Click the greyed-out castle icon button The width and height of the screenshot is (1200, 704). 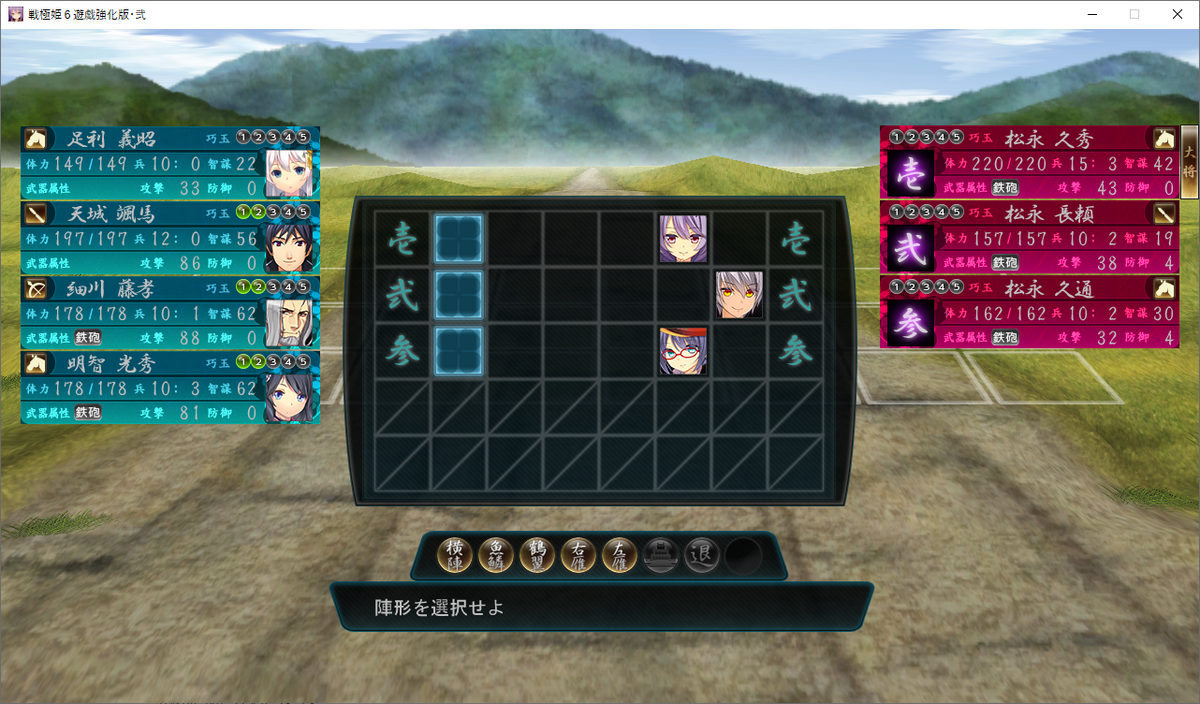(661, 555)
